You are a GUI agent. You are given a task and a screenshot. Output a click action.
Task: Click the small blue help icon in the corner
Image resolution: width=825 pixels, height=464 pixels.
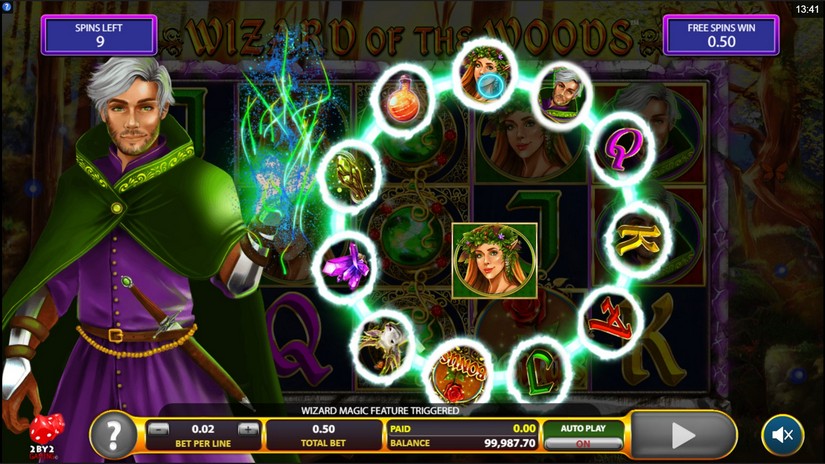coord(6,7)
